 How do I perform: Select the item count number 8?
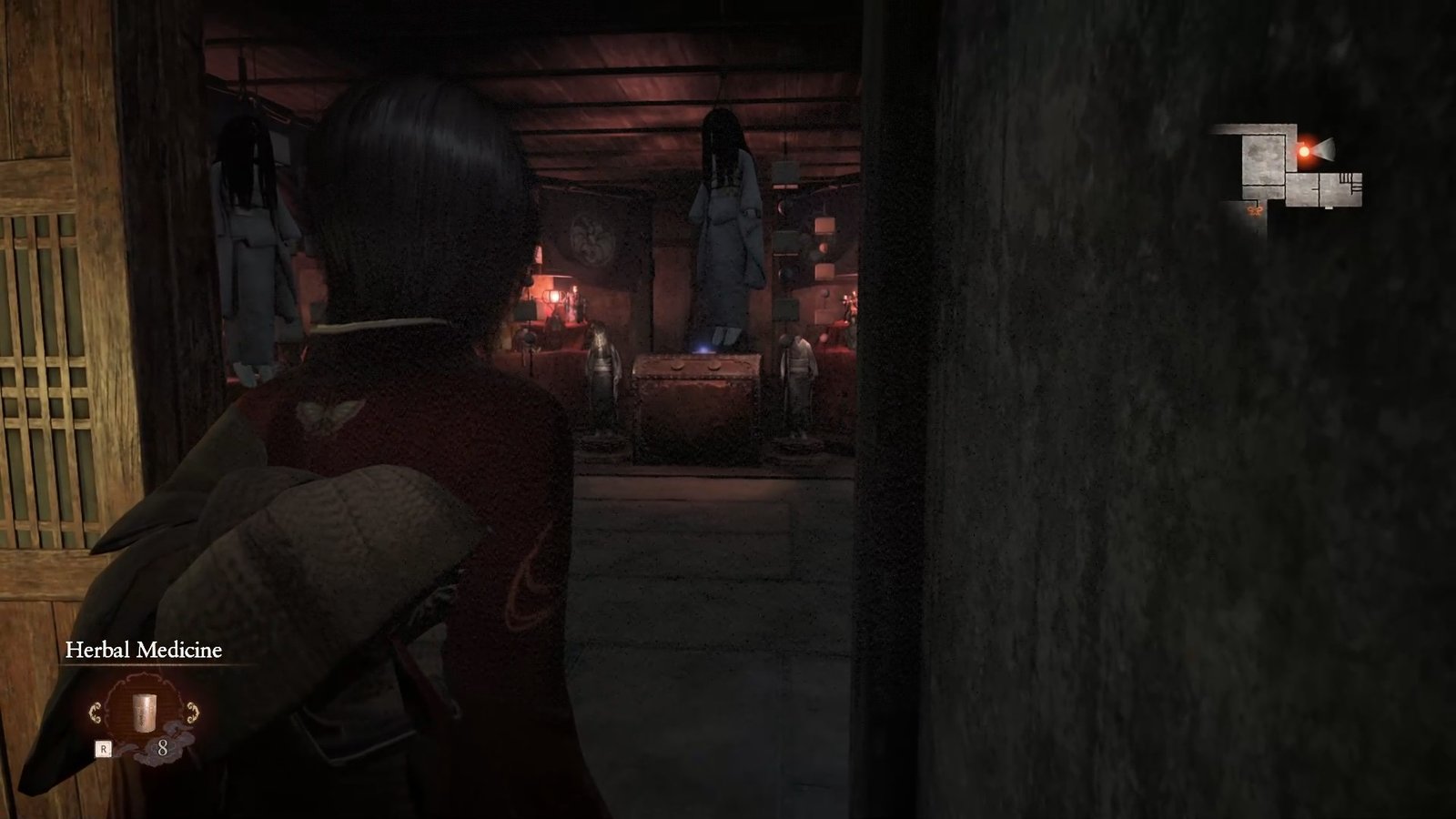[163, 748]
